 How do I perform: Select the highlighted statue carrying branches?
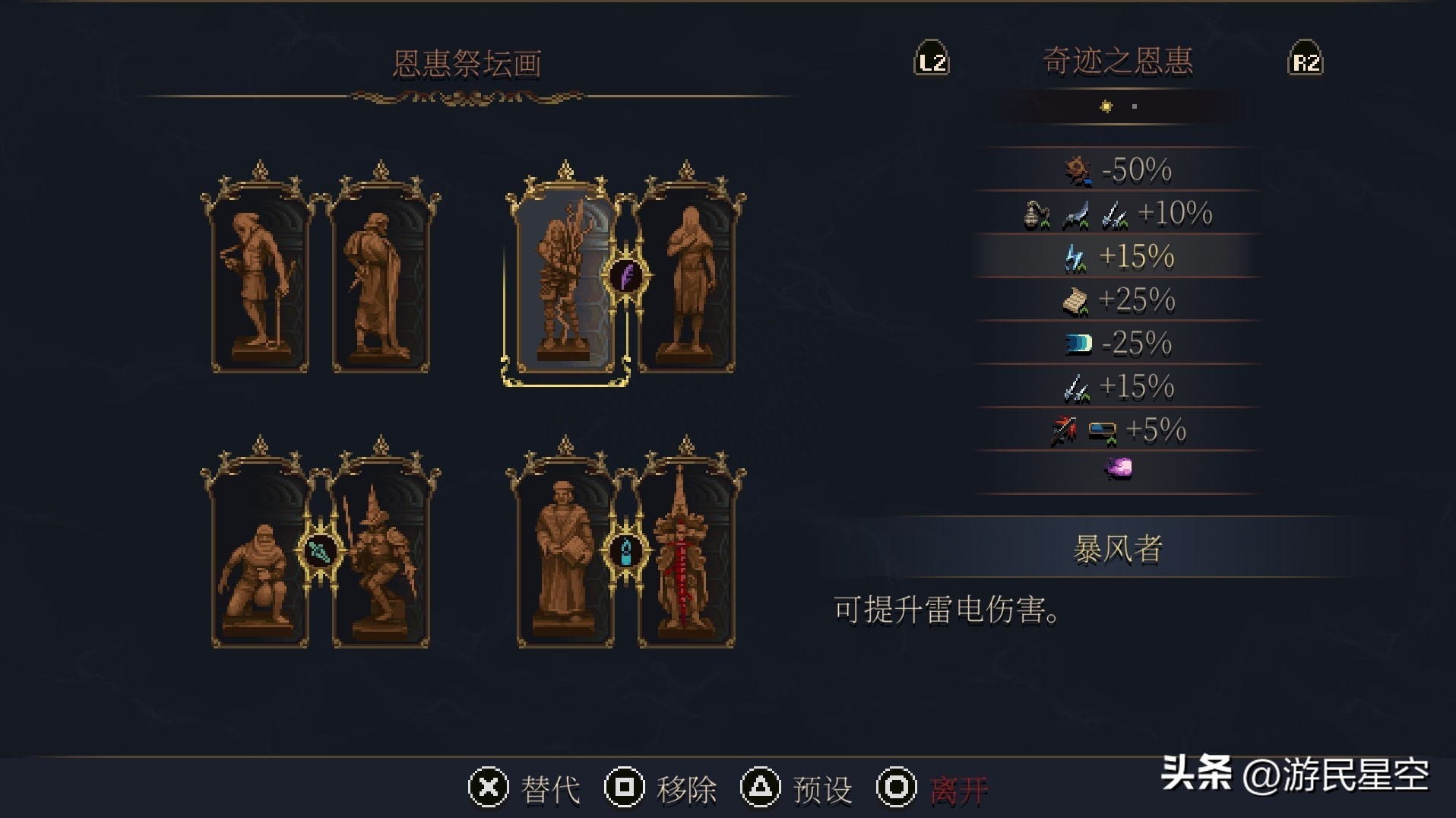[565, 283]
